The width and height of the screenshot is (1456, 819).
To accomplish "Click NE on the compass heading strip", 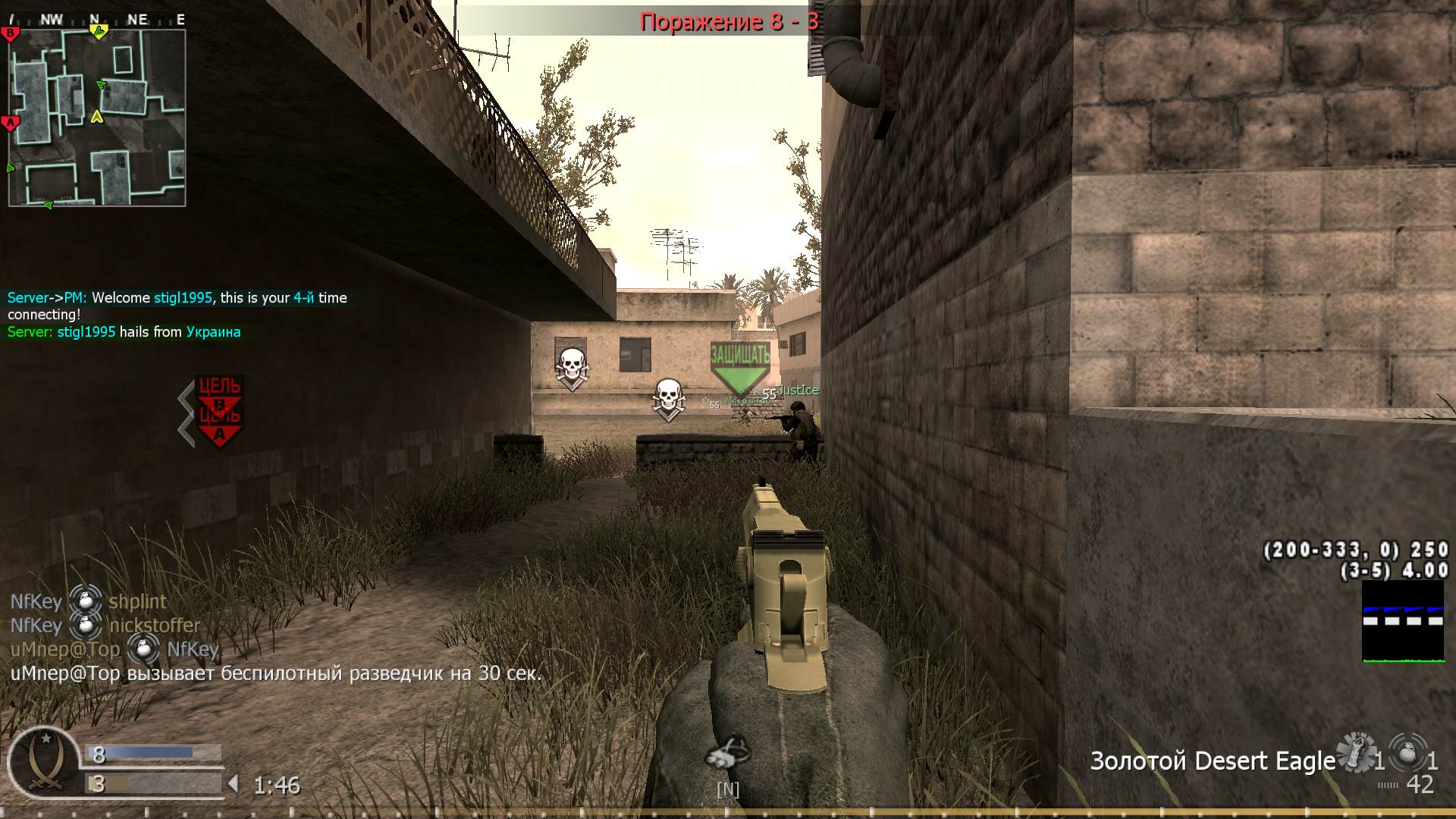I will tap(136, 20).
